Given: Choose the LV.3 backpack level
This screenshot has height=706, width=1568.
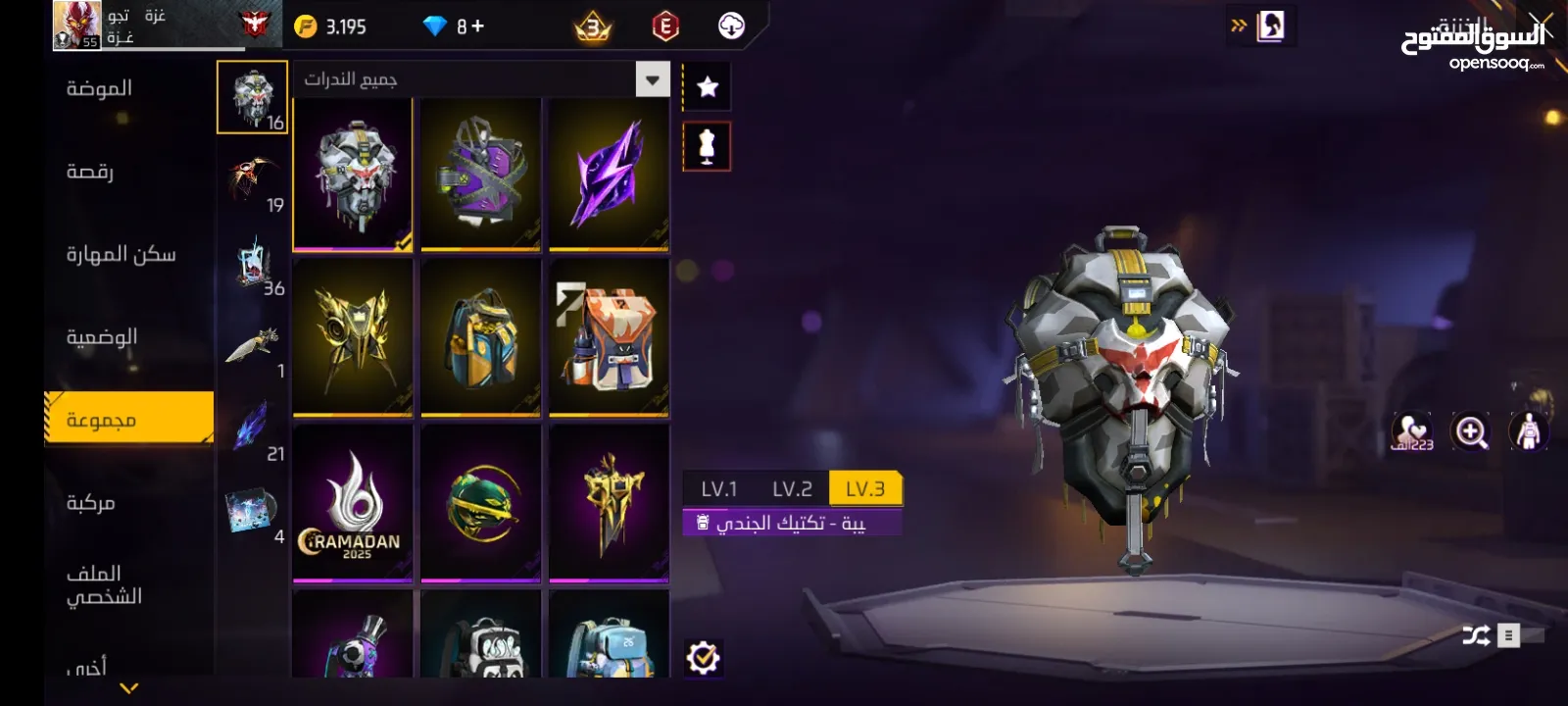Looking at the screenshot, I should (x=865, y=488).
